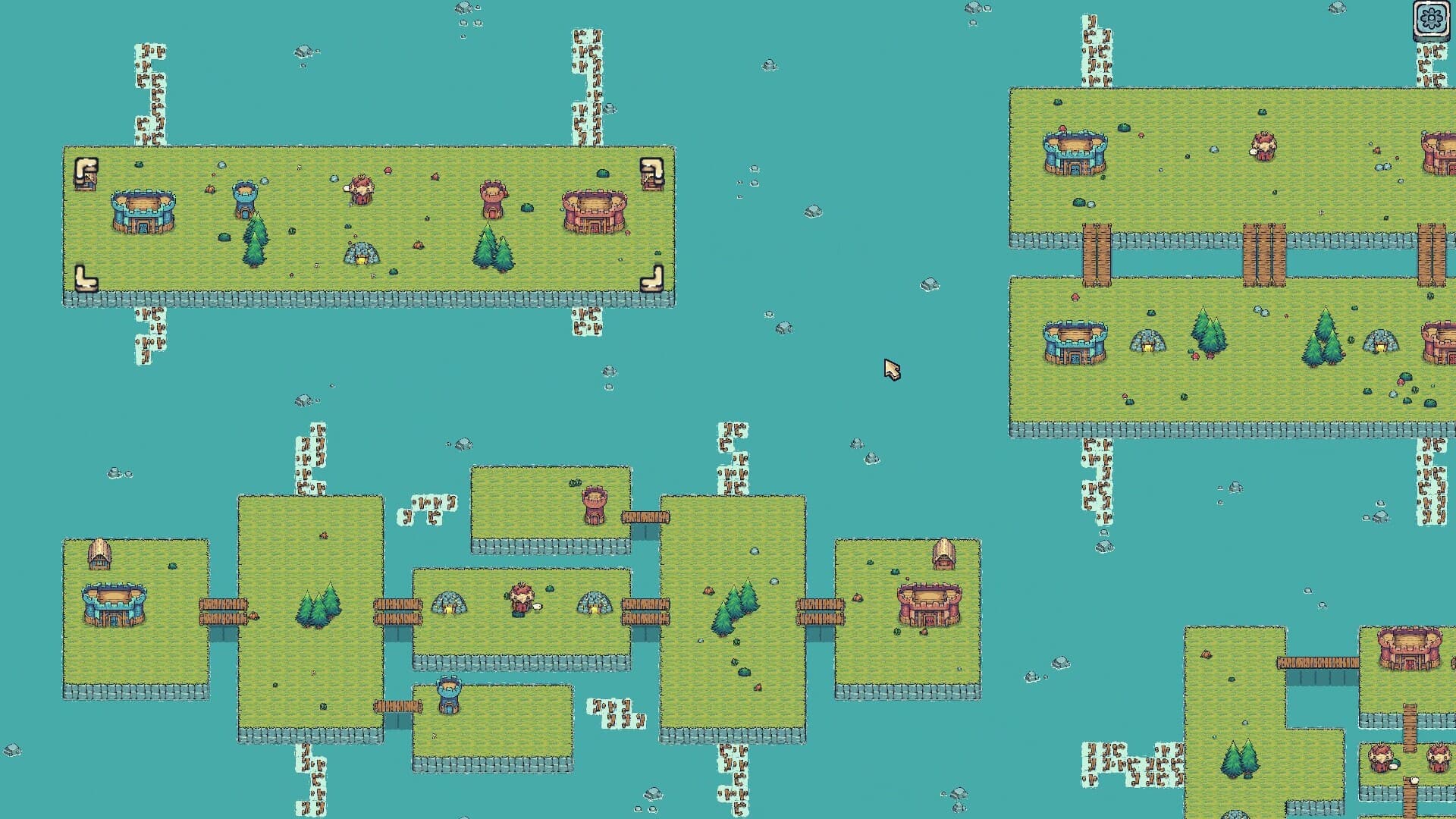Select the pink castle on the top-left island
Image resolution: width=1456 pixels, height=819 pixels.
(x=595, y=210)
